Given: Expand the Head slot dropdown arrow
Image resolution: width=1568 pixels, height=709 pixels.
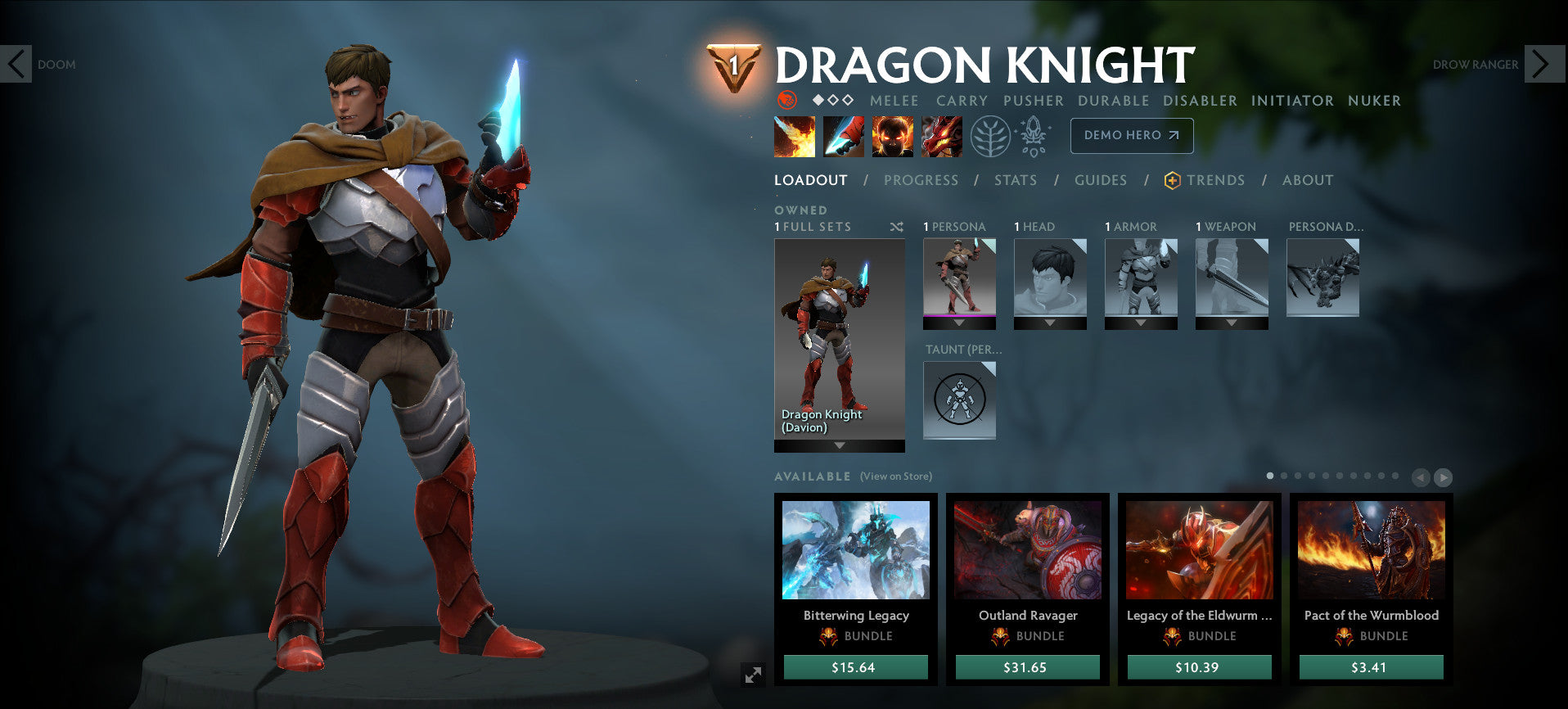Looking at the screenshot, I should [x=1050, y=321].
